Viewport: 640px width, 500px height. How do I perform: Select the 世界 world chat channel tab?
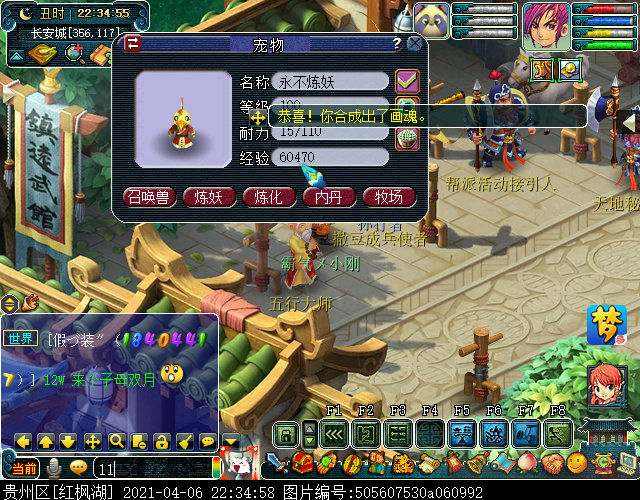pos(20,337)
